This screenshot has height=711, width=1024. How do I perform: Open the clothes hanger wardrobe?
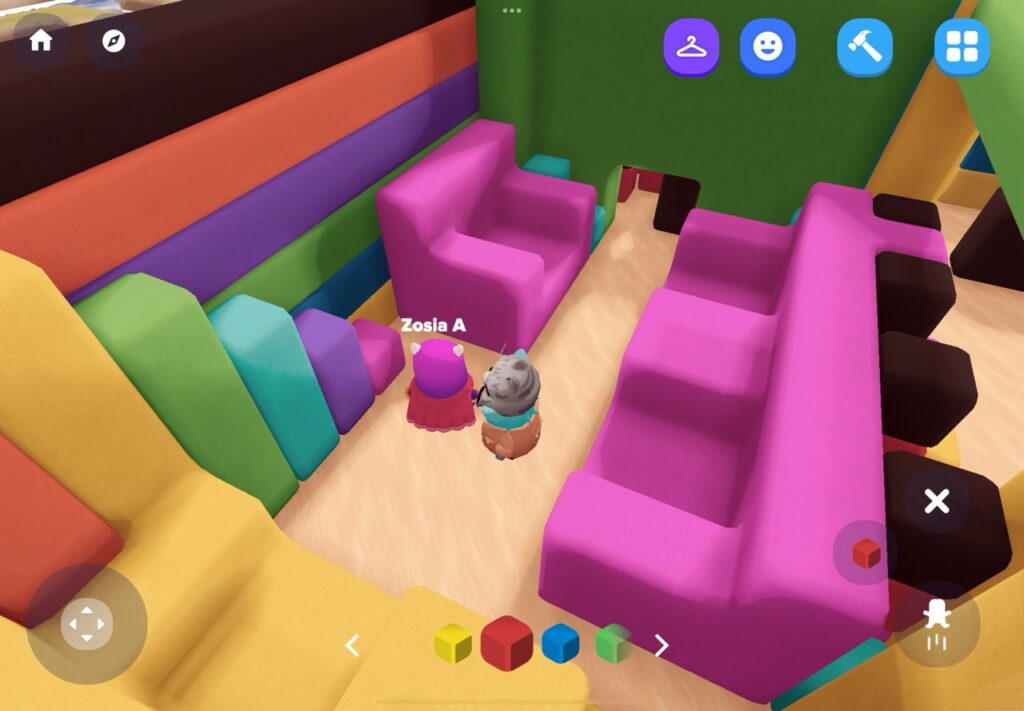(691, 47)
